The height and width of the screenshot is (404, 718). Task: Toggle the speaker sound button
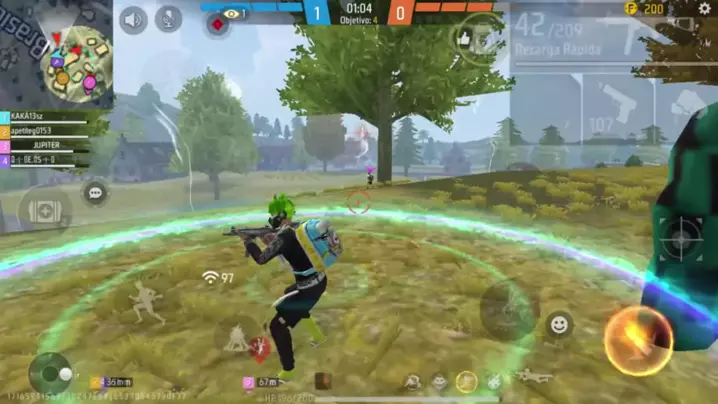click(x=133, y=19)
